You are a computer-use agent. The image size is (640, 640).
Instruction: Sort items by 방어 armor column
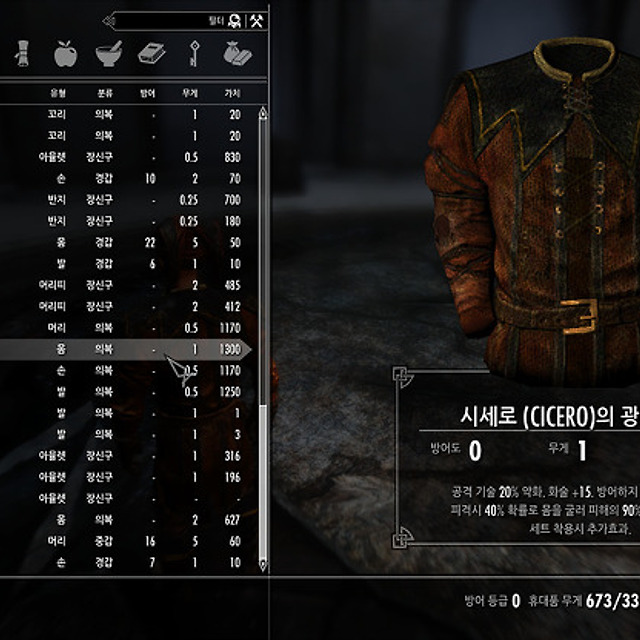[x=148, y=93]
